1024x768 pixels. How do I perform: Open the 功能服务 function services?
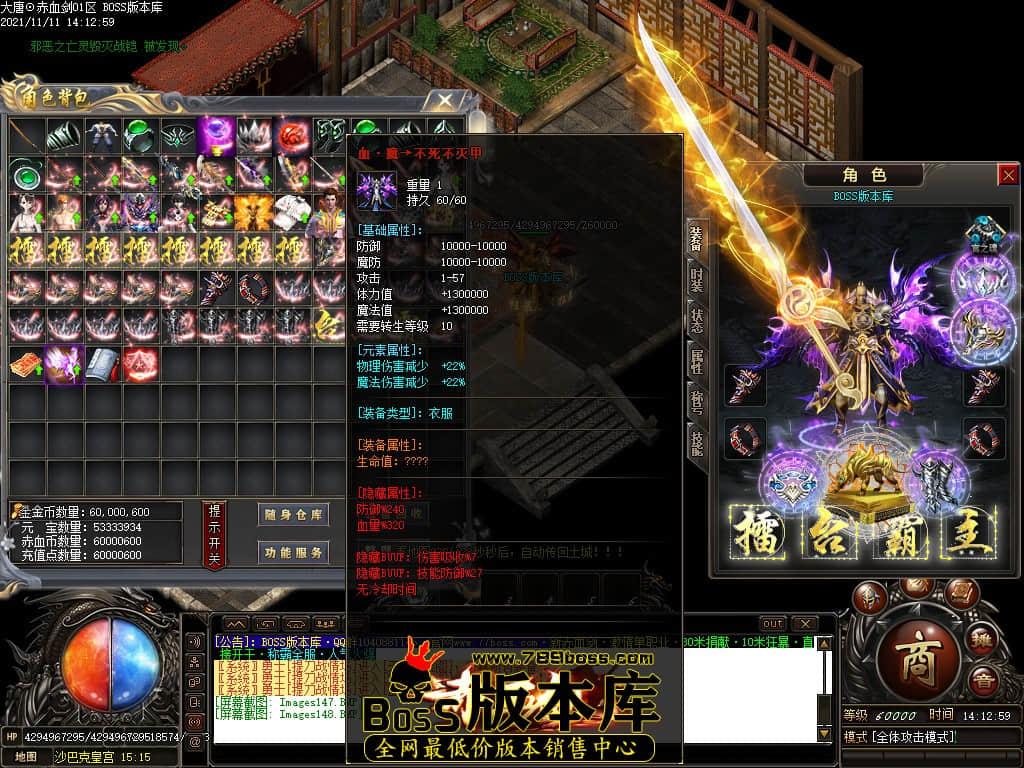[293, 552]
